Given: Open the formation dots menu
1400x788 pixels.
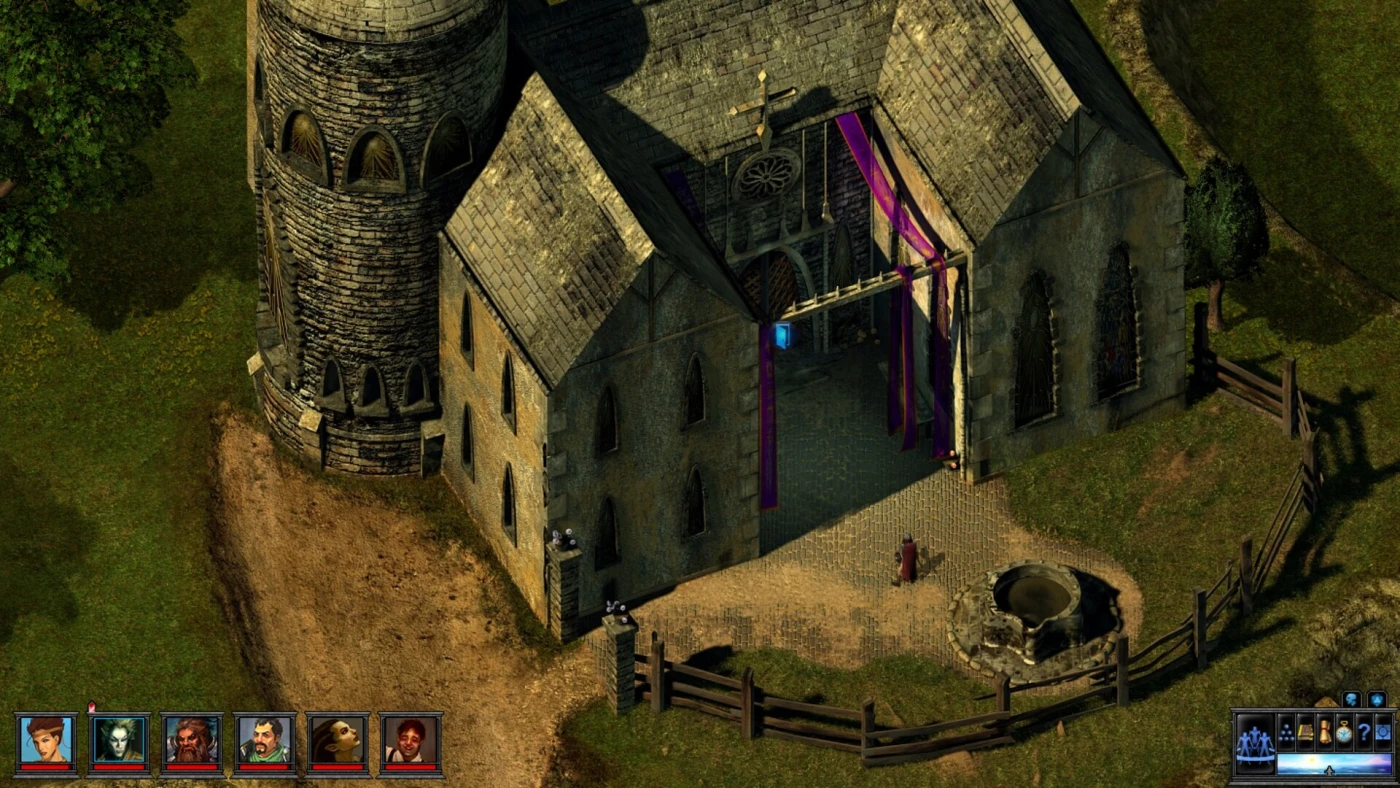Looking at the screenshot, I should pyautogui.click(x=1287, y=731).
